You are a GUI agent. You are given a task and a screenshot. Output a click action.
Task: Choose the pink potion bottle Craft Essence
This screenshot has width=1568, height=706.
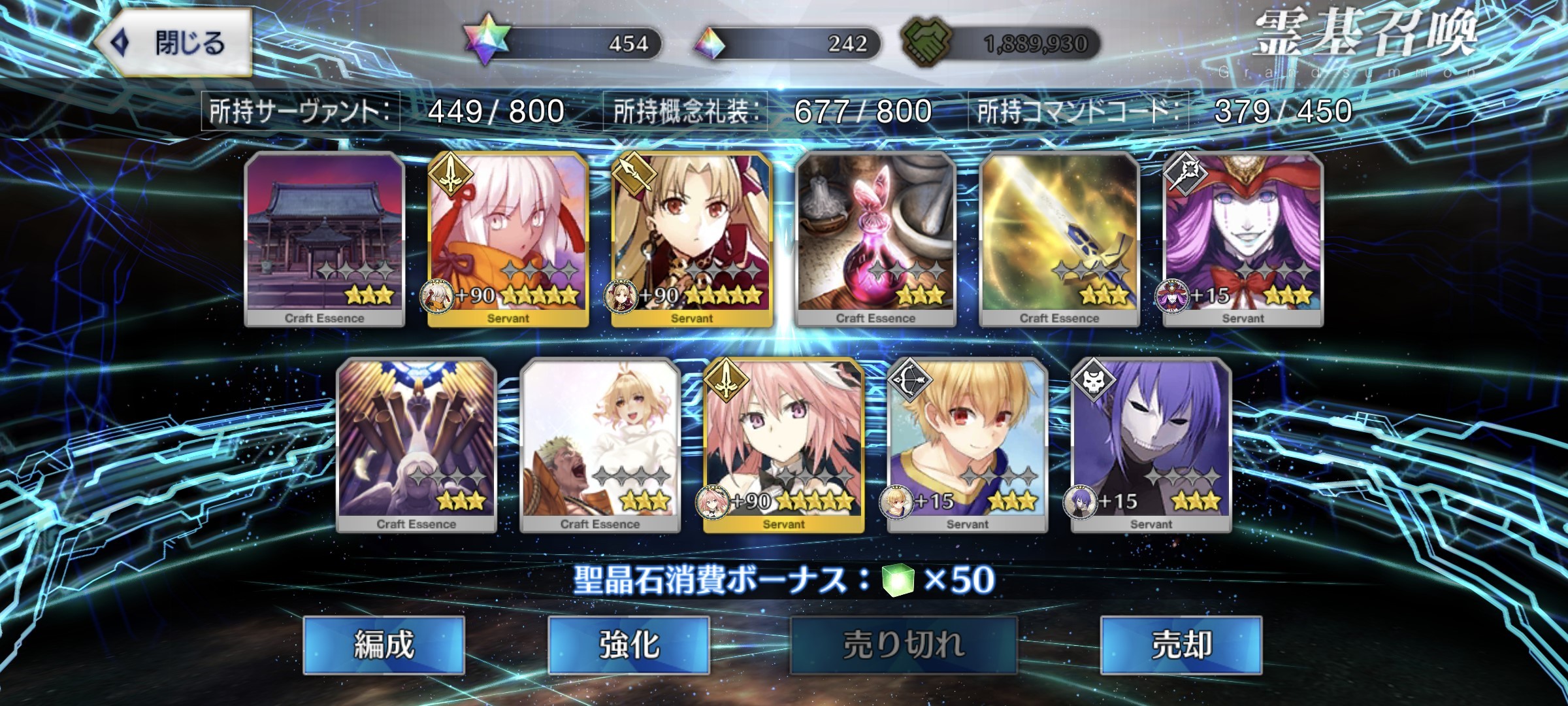[x=875, y=239]
